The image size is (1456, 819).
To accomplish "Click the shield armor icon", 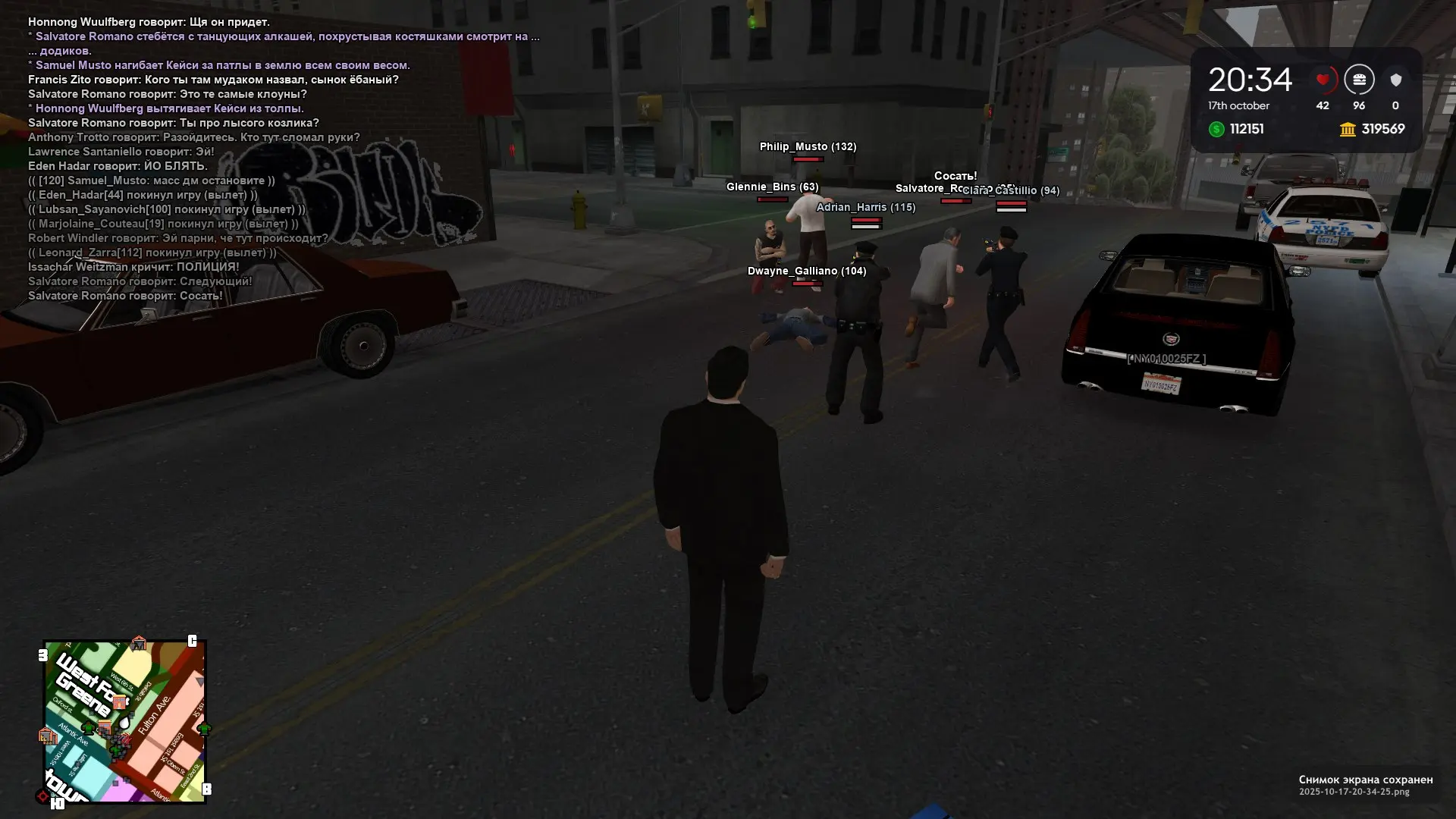I will [x=1395, y=80].
